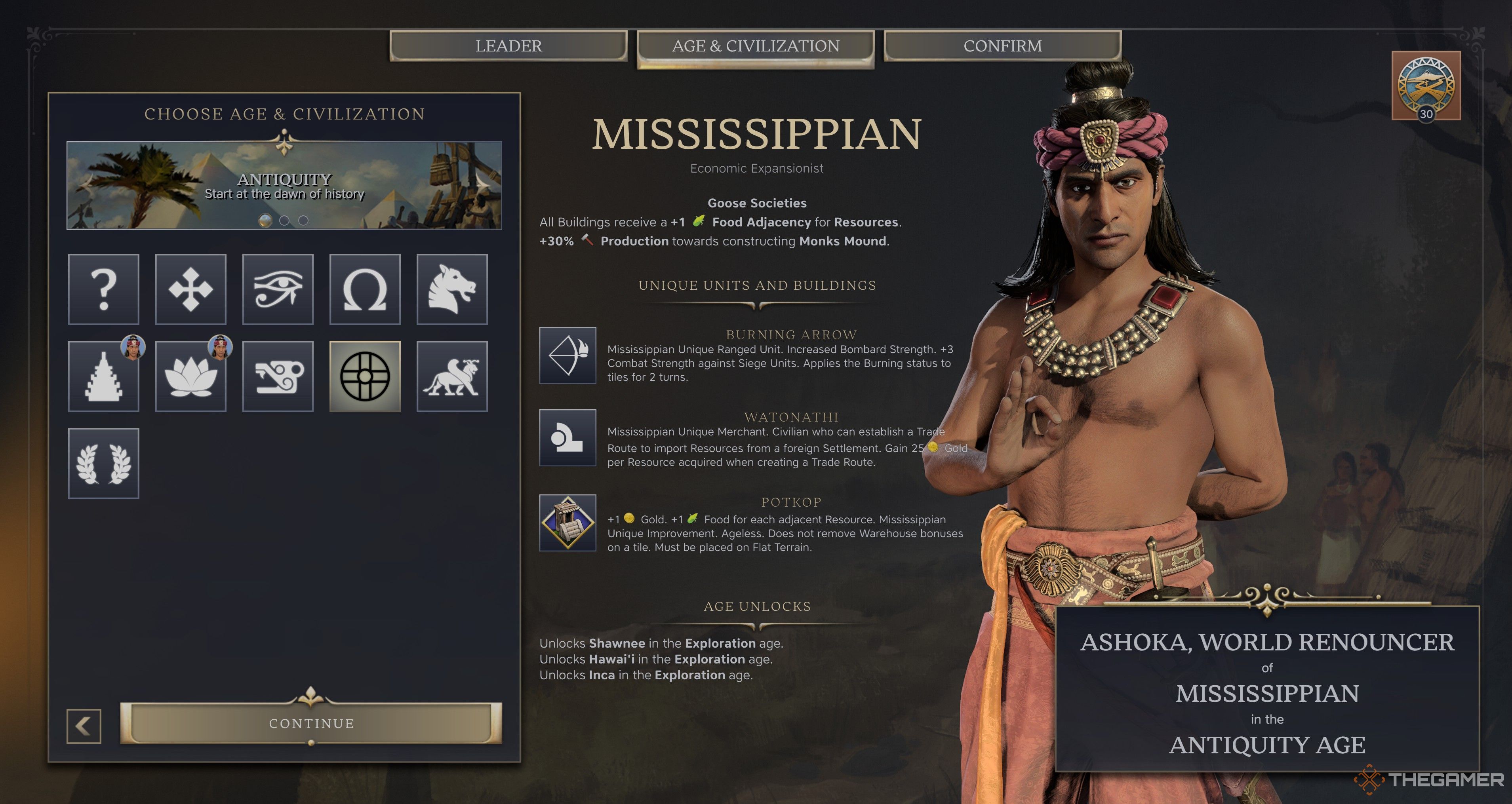Click the Burning Arrow unit icon
This screenshot has height=804, width=1512.
pos(567,355)
